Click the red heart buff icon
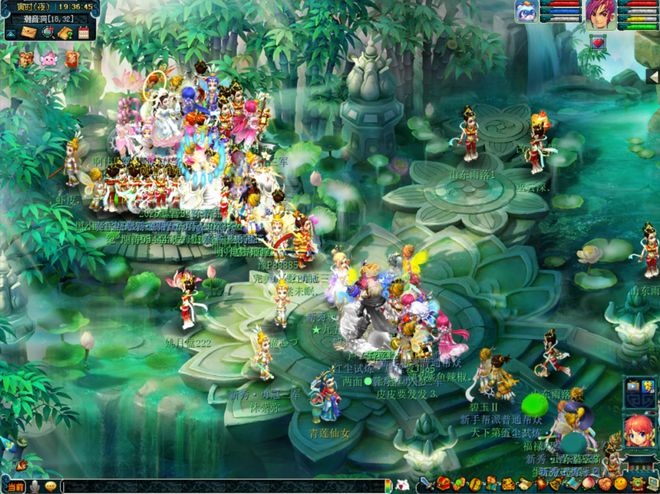The height and width of the screenshot is (494, 660). click(x=598, y=43)
